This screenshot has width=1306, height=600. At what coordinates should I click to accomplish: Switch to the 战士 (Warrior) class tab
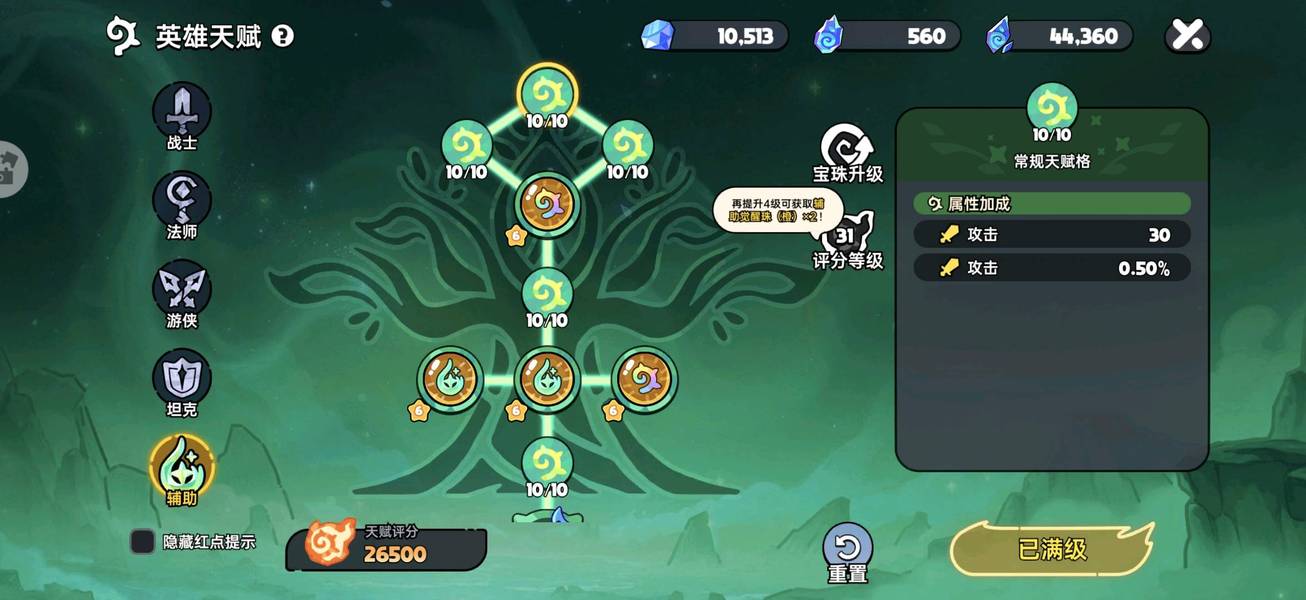click(x=182, y=111)
